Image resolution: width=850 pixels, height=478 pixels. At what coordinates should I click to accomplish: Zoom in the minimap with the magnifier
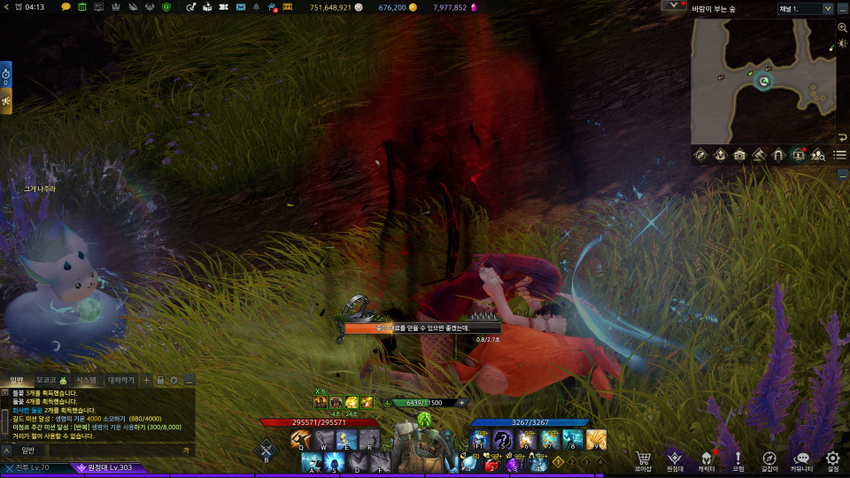[x=842, y=28]
